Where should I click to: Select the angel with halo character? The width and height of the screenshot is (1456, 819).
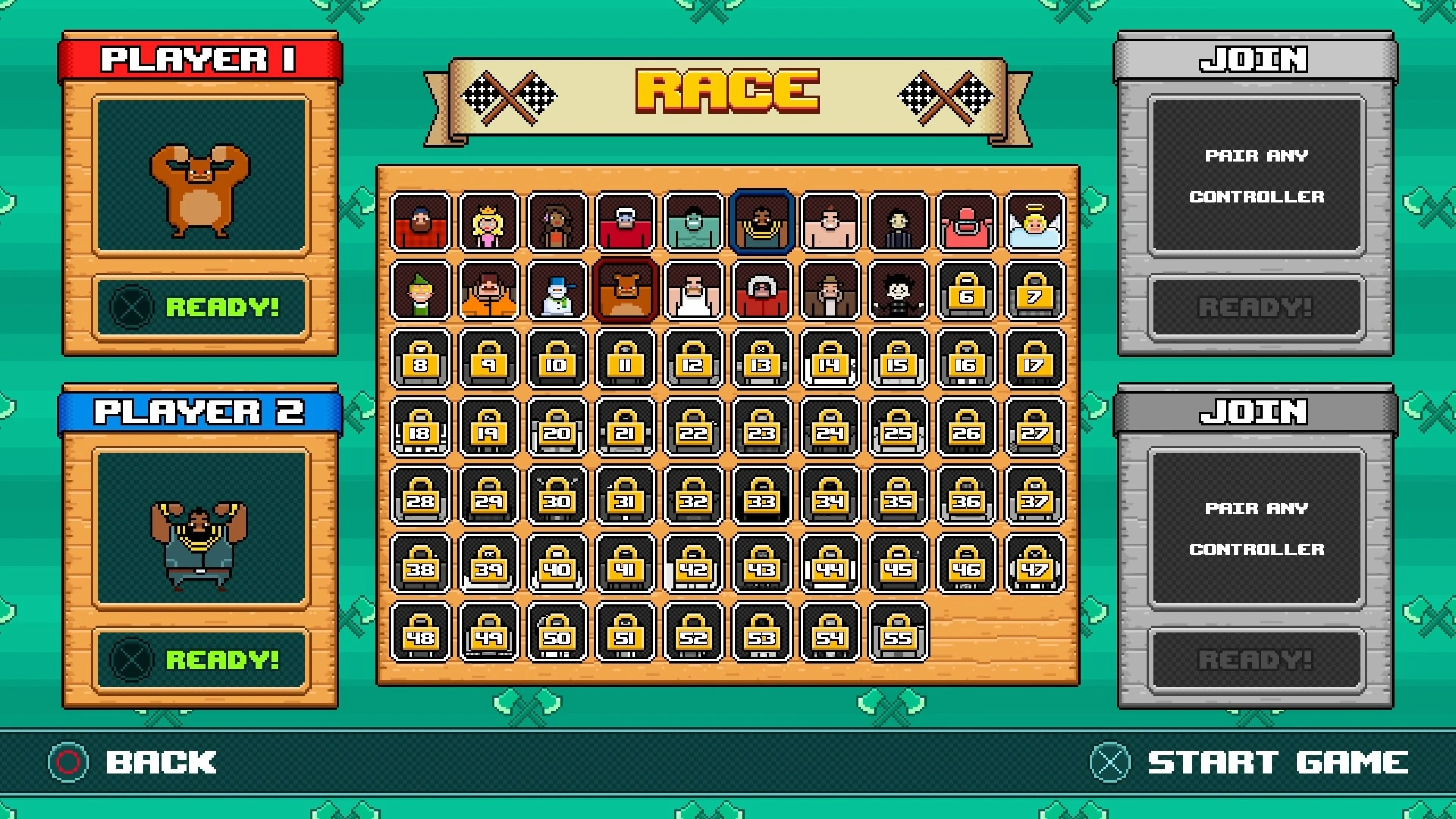tap(1035, 221)
